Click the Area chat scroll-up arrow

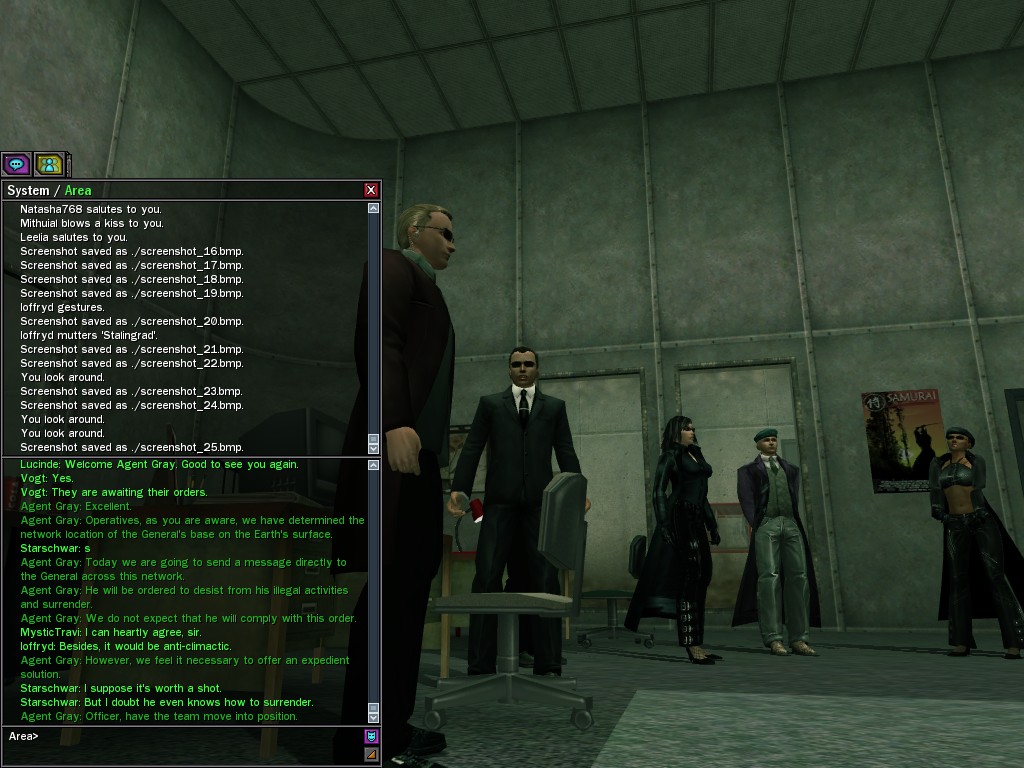374,465
